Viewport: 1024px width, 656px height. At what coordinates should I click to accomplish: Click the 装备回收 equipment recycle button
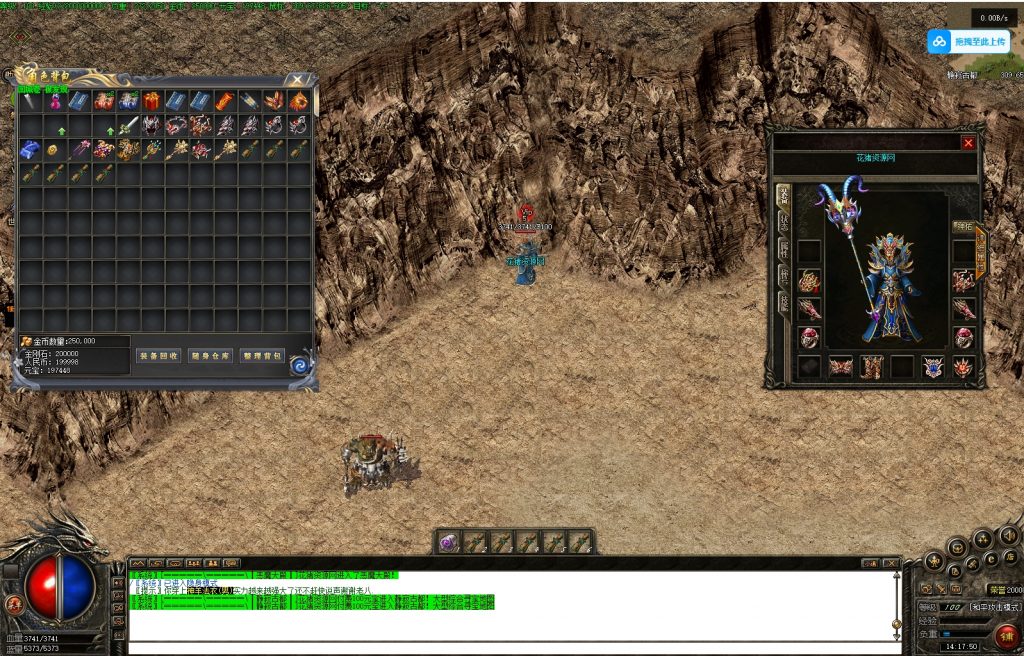159,355
